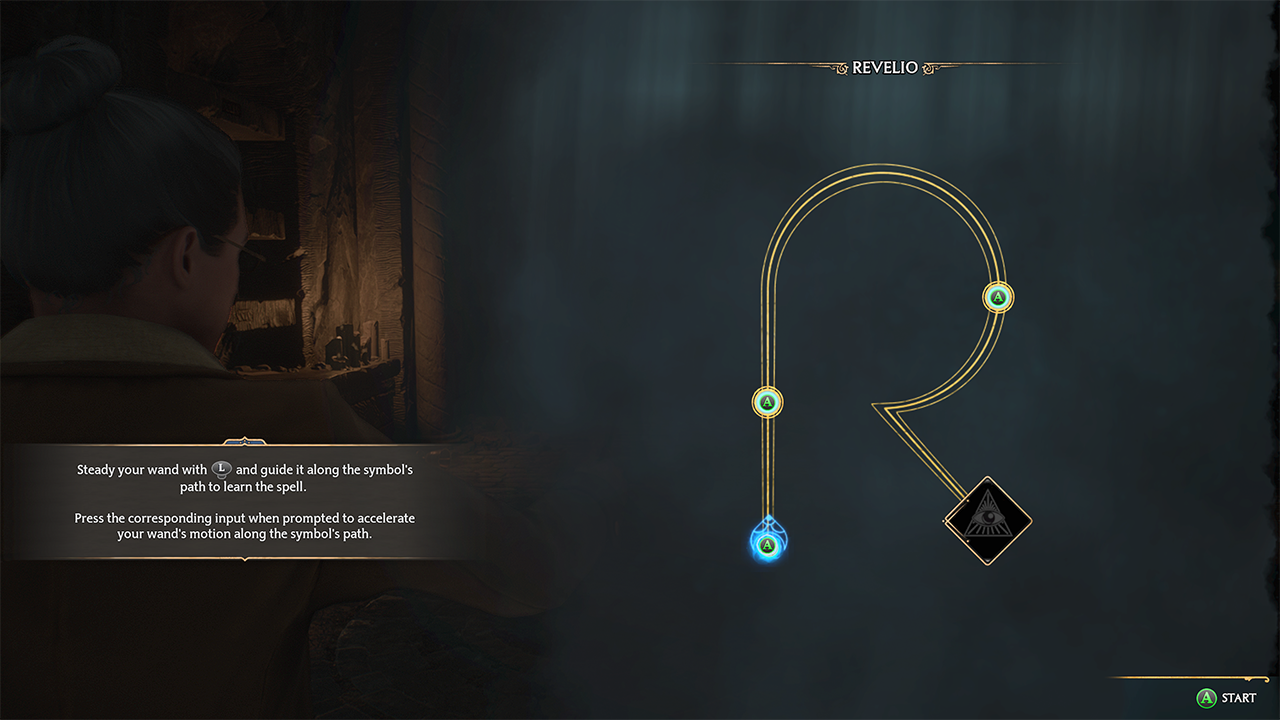Select the Revelio eye diamond icon
The height and width of the screenshot is (720, 1280).
[987, 520]
